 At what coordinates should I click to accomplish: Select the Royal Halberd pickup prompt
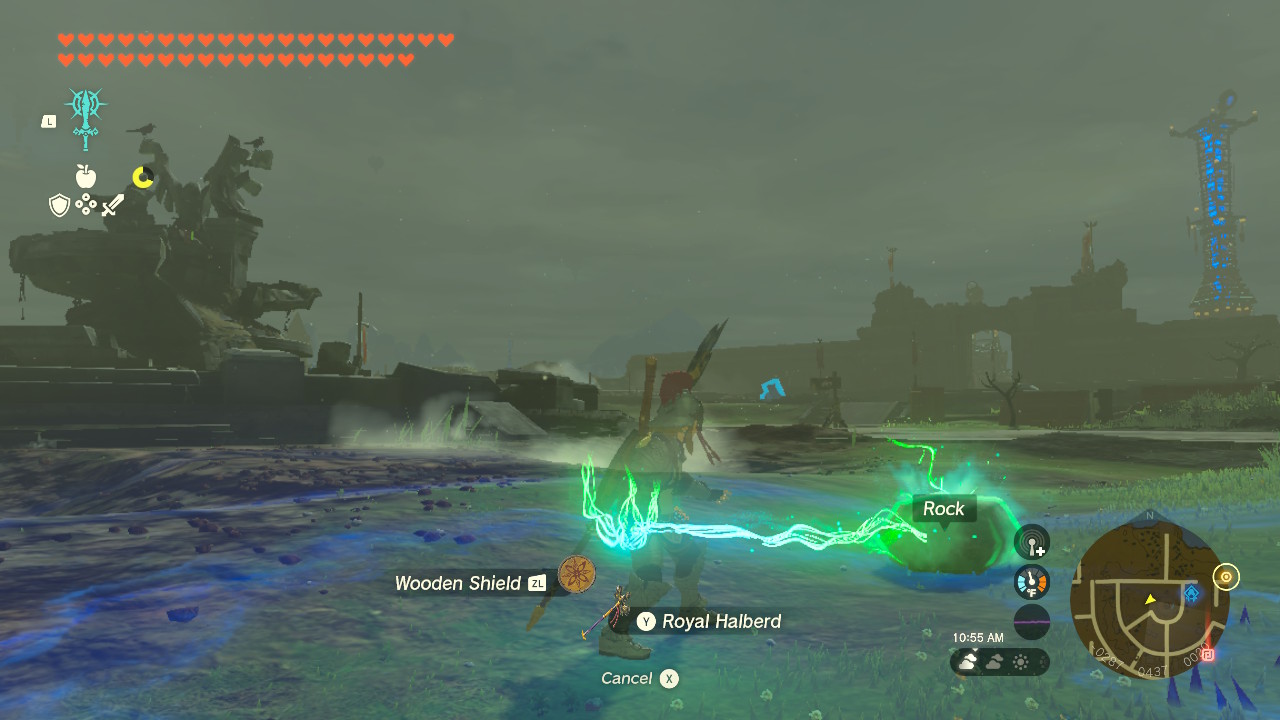tap(710, 621)
